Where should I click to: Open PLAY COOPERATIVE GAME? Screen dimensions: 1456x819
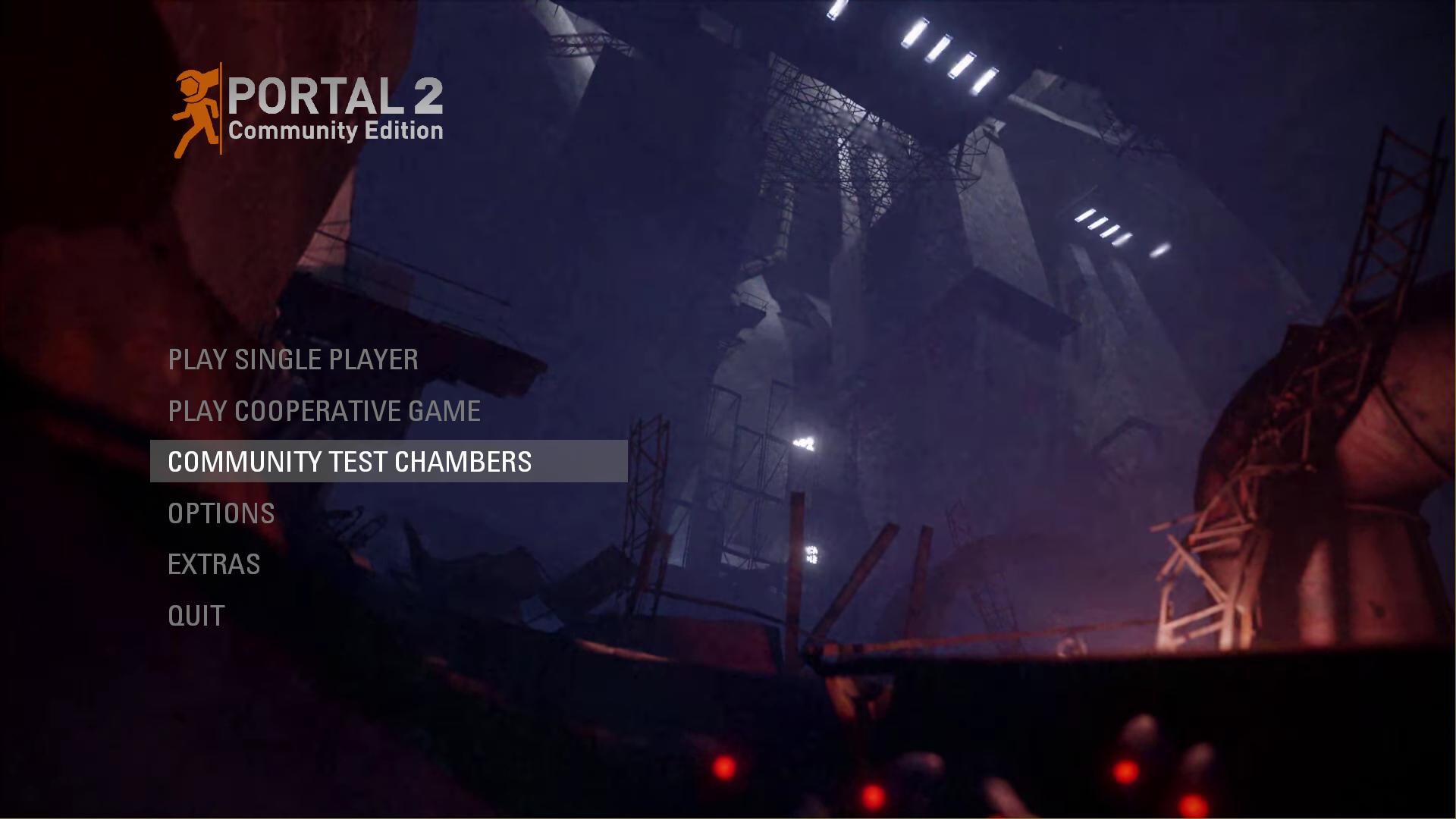(x=325, y=411)
